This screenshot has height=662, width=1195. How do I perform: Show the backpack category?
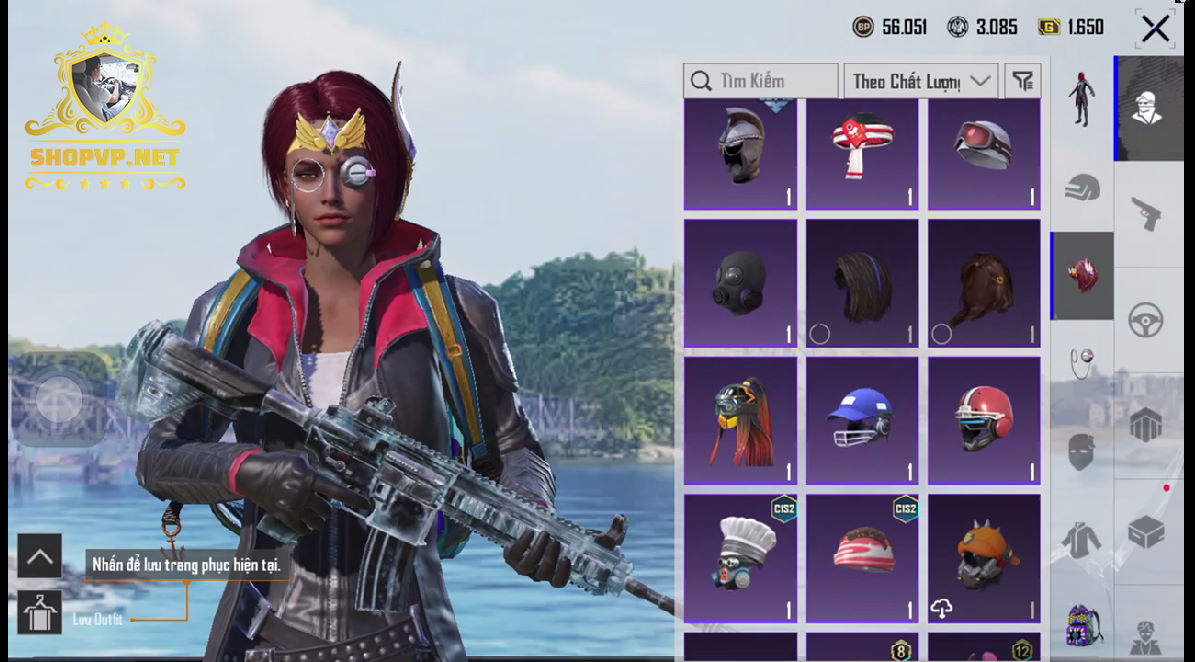[x=1082, y=625]
